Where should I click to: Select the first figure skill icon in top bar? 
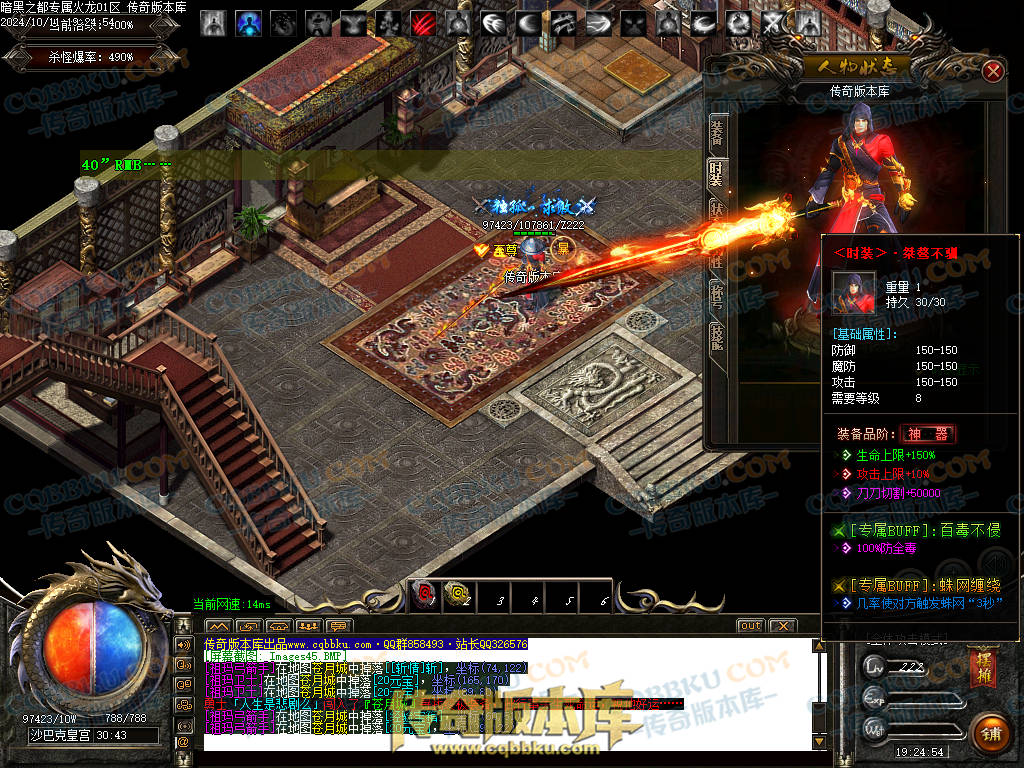(x=213, y=22)
